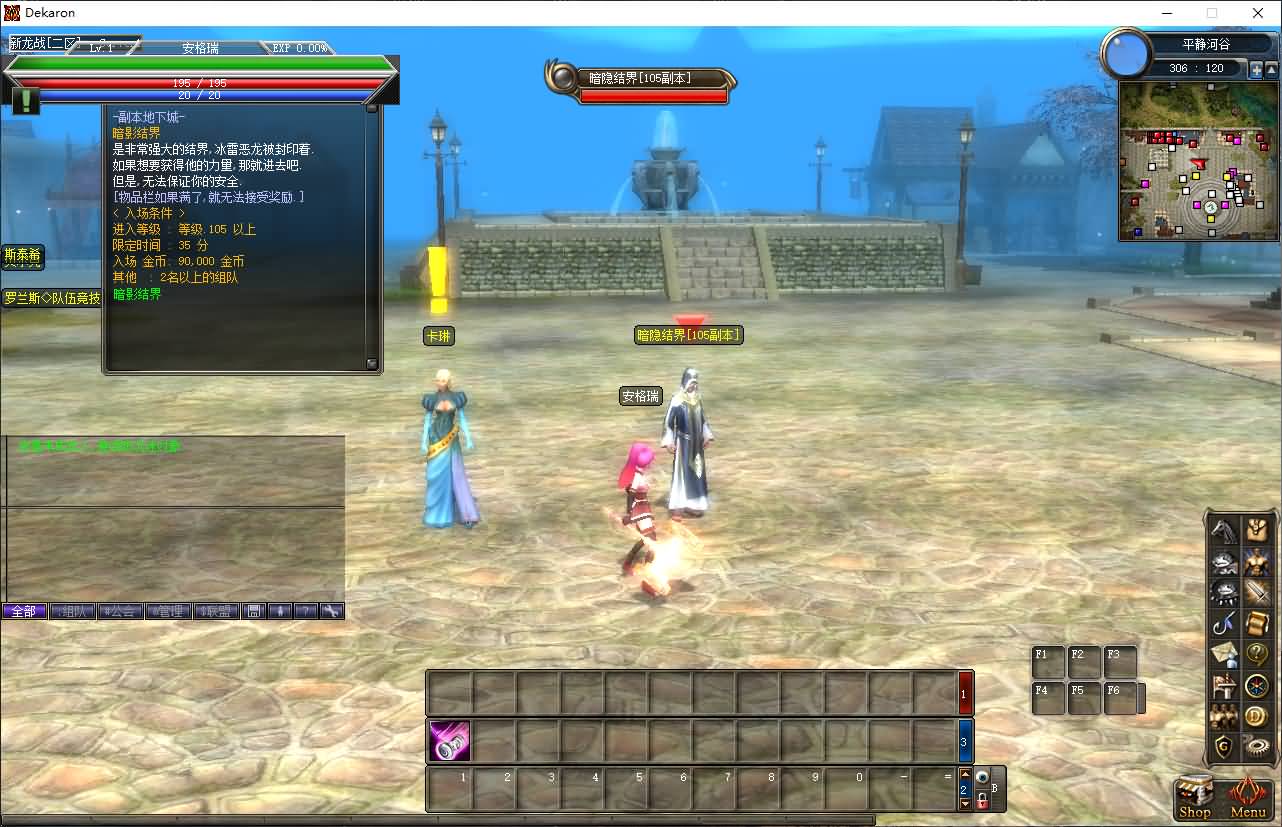Click the question mark help icon

[x=1256, y=655]
